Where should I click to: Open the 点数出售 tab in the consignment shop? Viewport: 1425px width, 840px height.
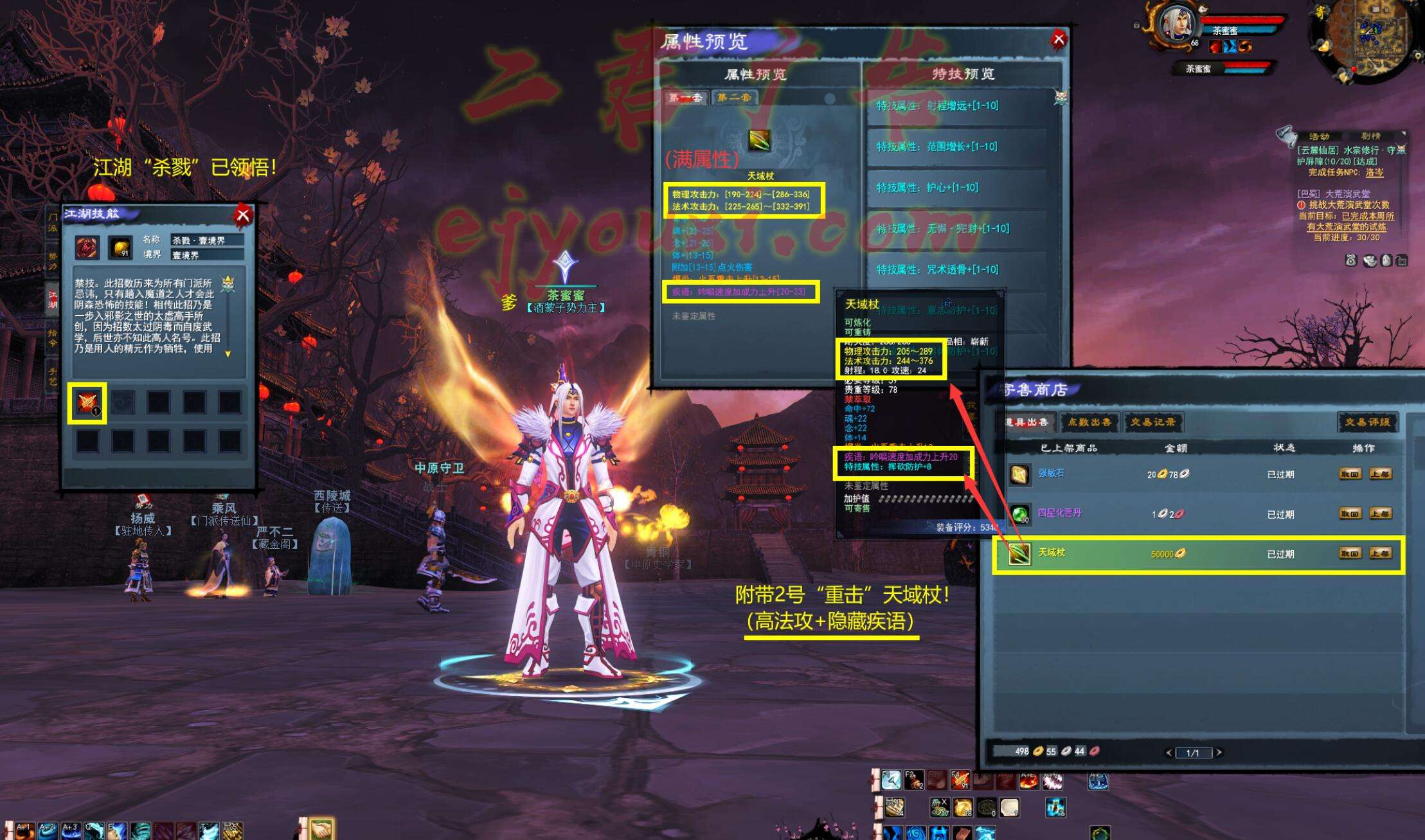pyautogui.click(x=1089, y=422)
